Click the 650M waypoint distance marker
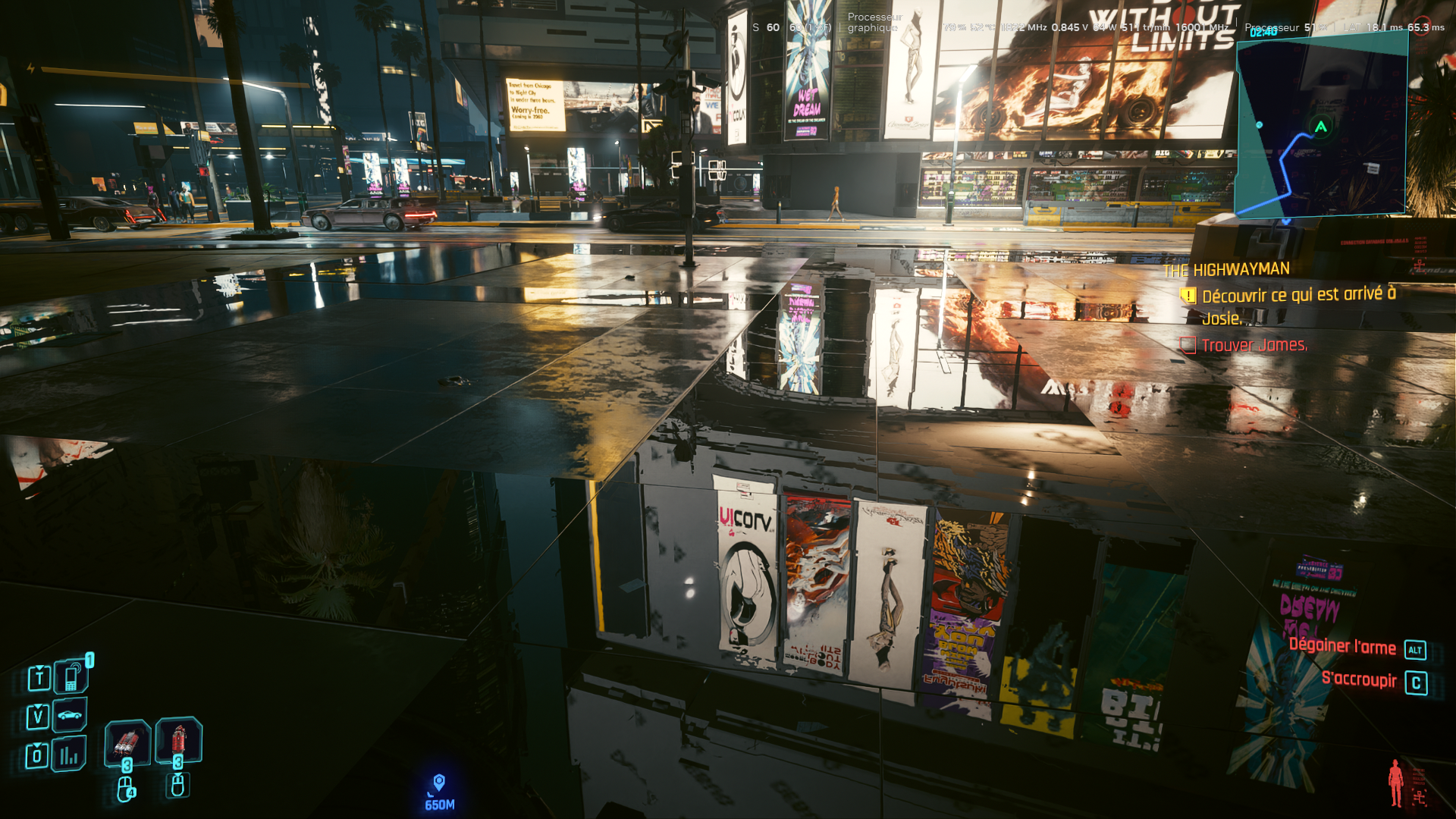Image resolution: width=1456 pixels, height=819 pixels. pyautogui.click(x=439, y=792)
